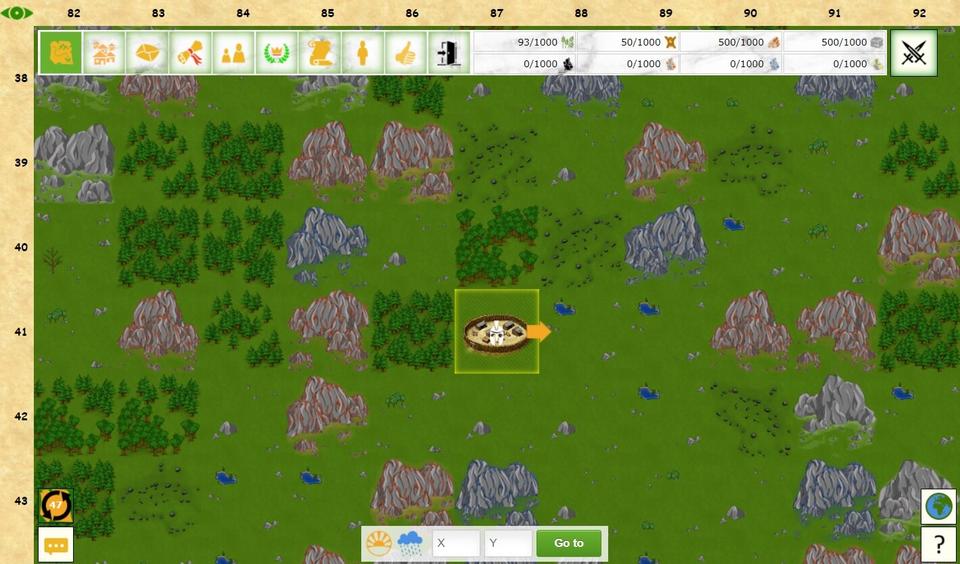This screenshot has width=960, height=564.
Task: Open the scroll with red ribbon
Action: [190, 52]
